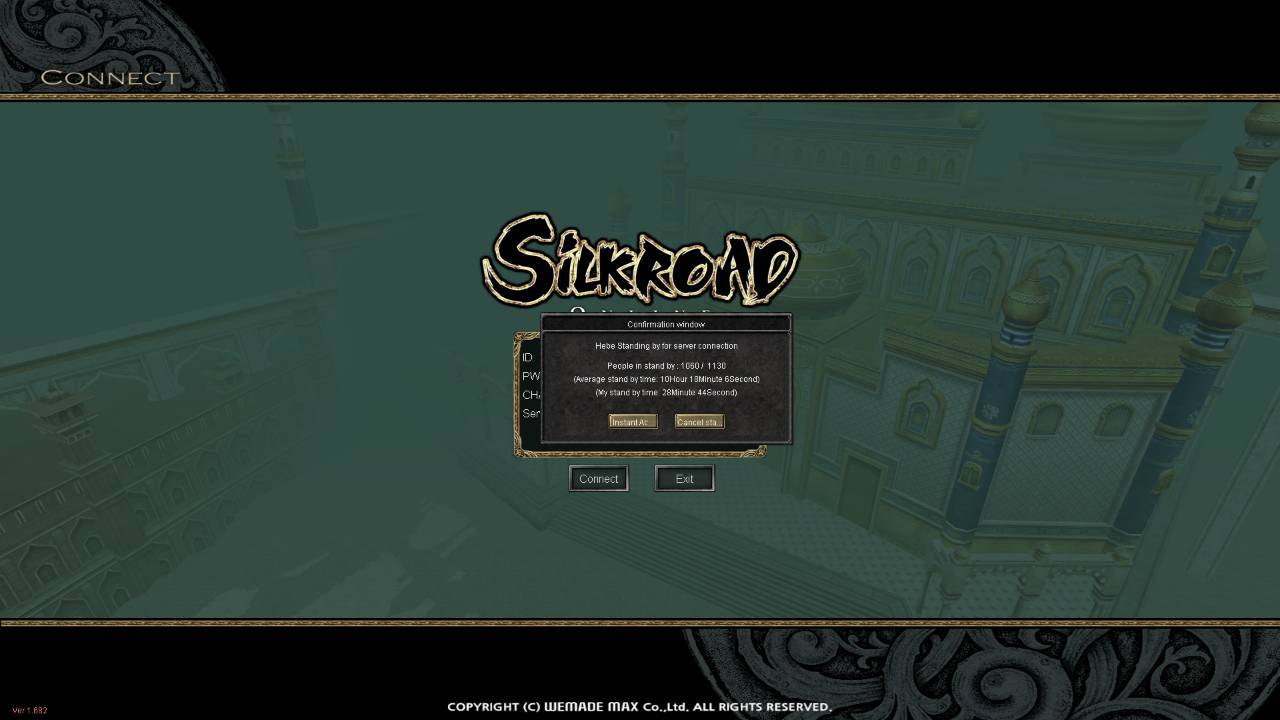Click the "Instant Ac..." button in the dialog
1280x720 pixels.
coord(632,422)
